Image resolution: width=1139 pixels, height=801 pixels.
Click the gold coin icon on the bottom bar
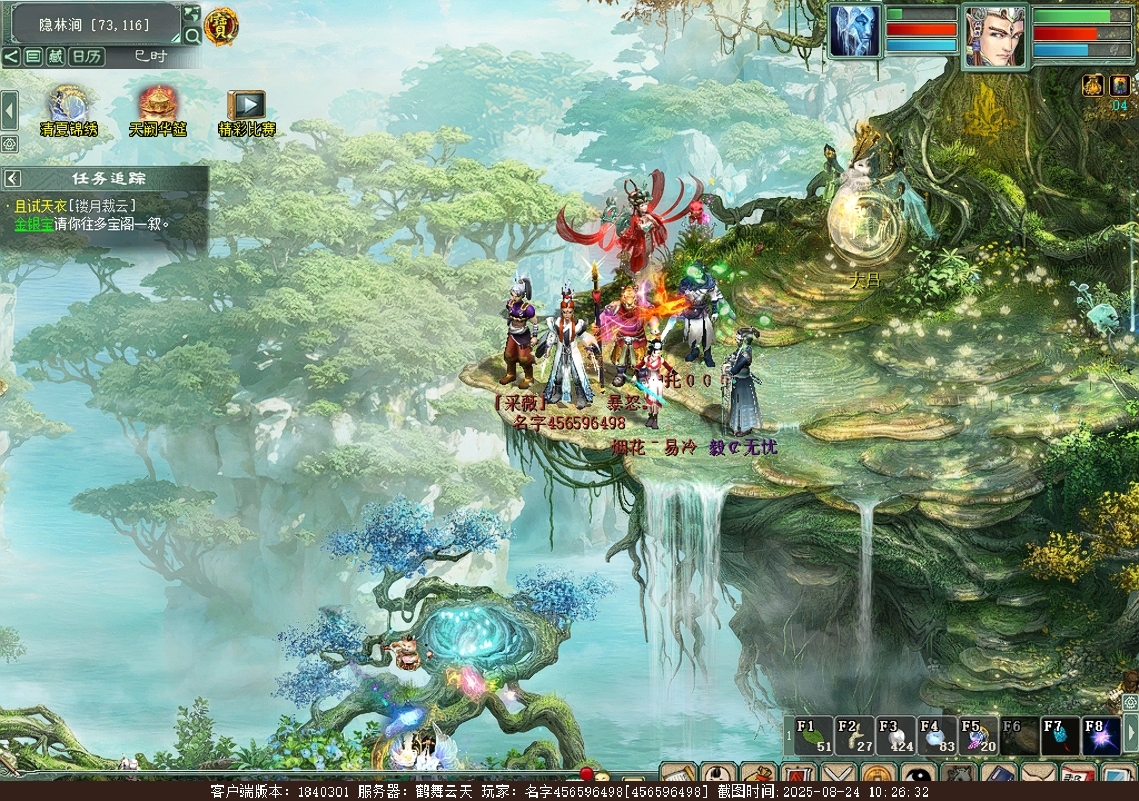878,775
